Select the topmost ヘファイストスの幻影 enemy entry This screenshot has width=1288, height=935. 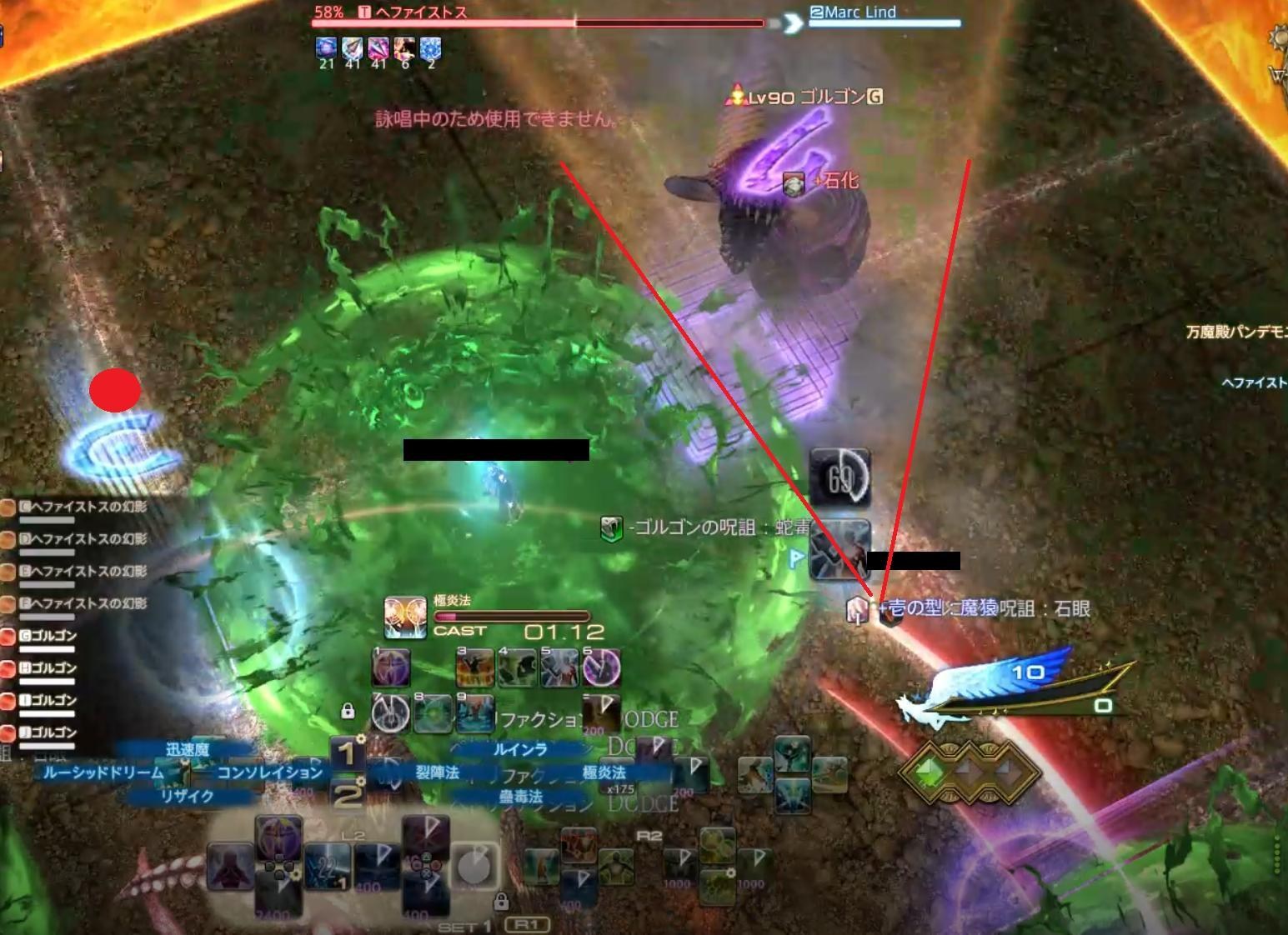78,507
